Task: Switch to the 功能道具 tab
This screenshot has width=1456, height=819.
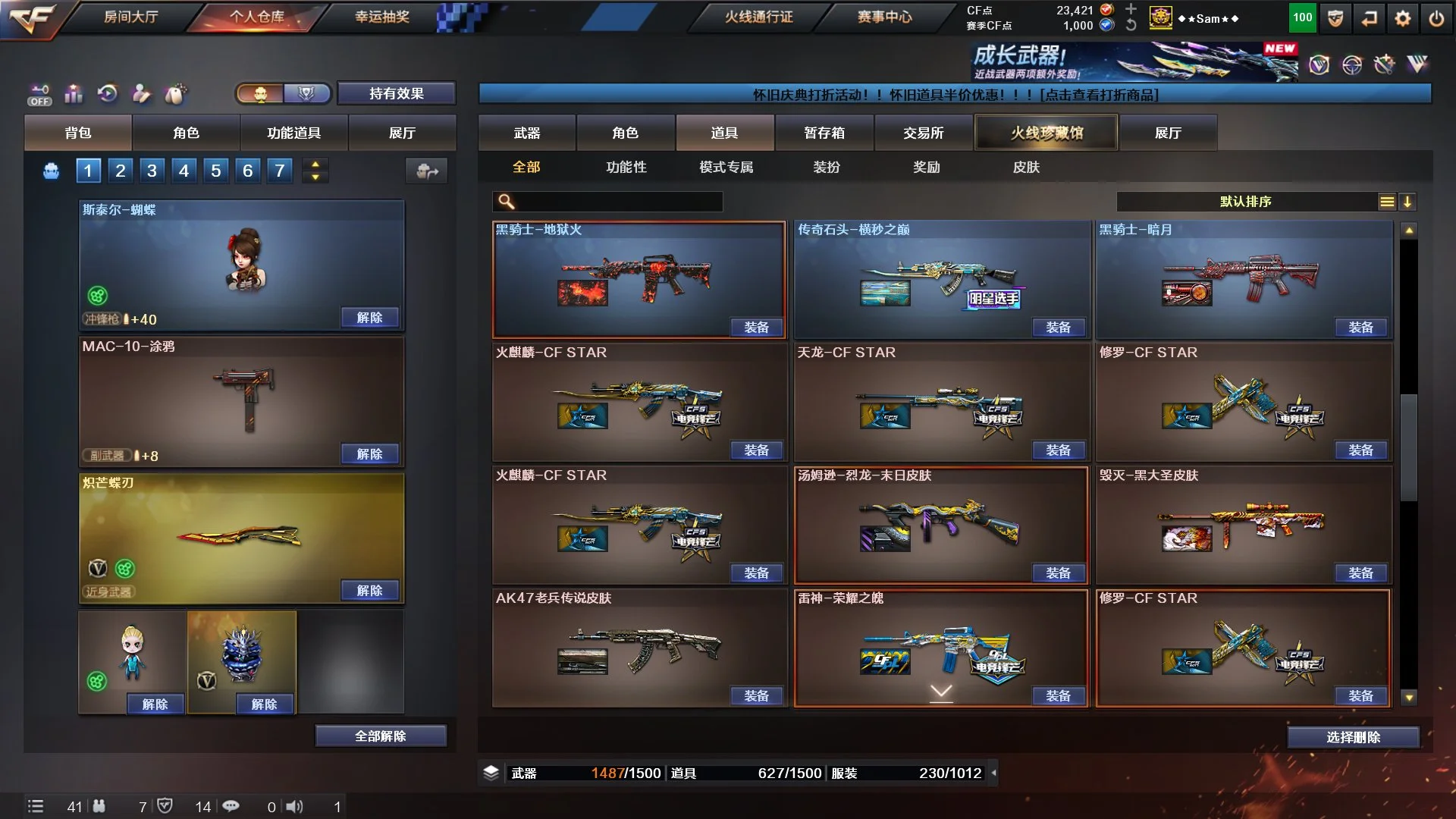Action: tap(293, 133)
